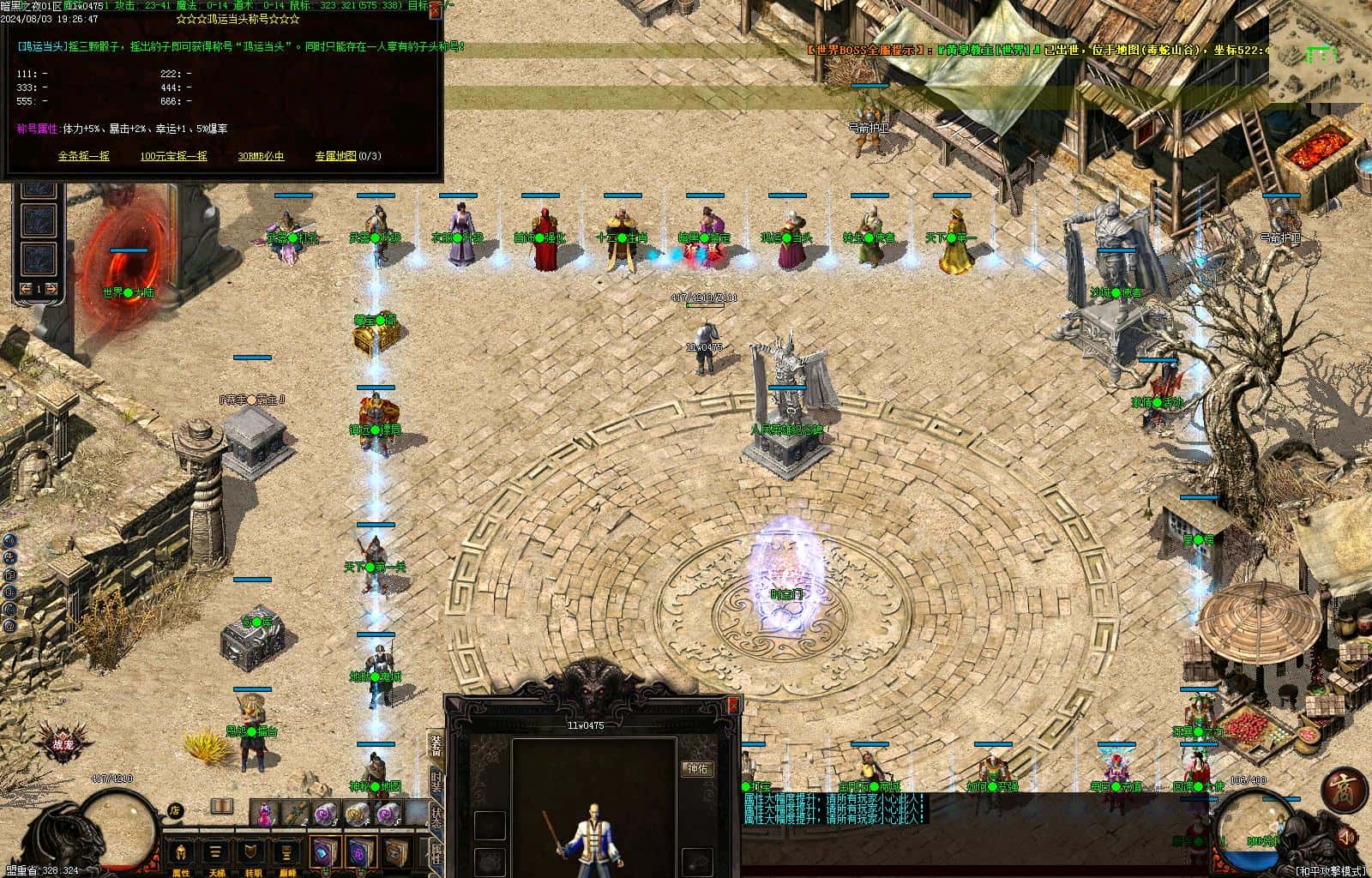The height and width of the screenshot is (878, 1372).
Task: Open the 专属地图 exclusive map link
Action: point(347,156)
